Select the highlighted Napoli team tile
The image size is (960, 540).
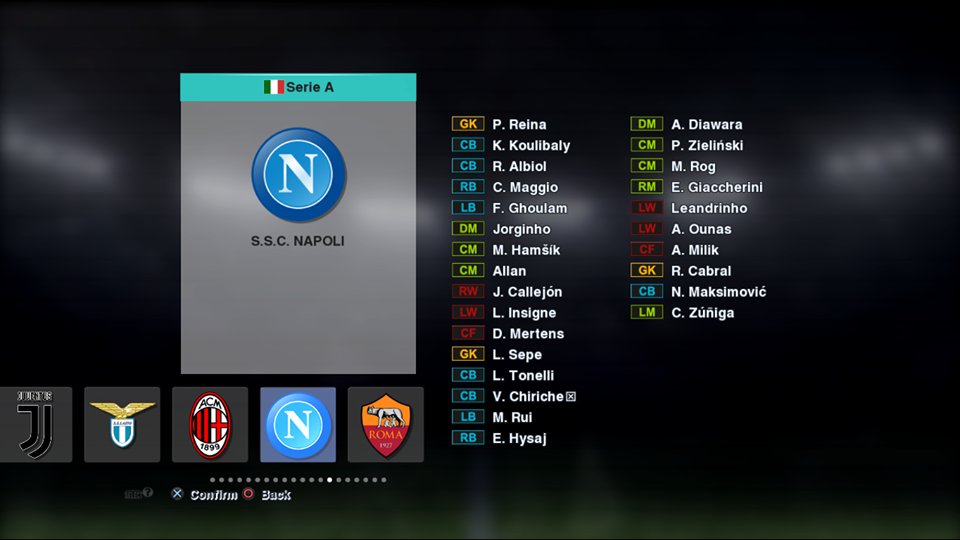click(298, 425)
